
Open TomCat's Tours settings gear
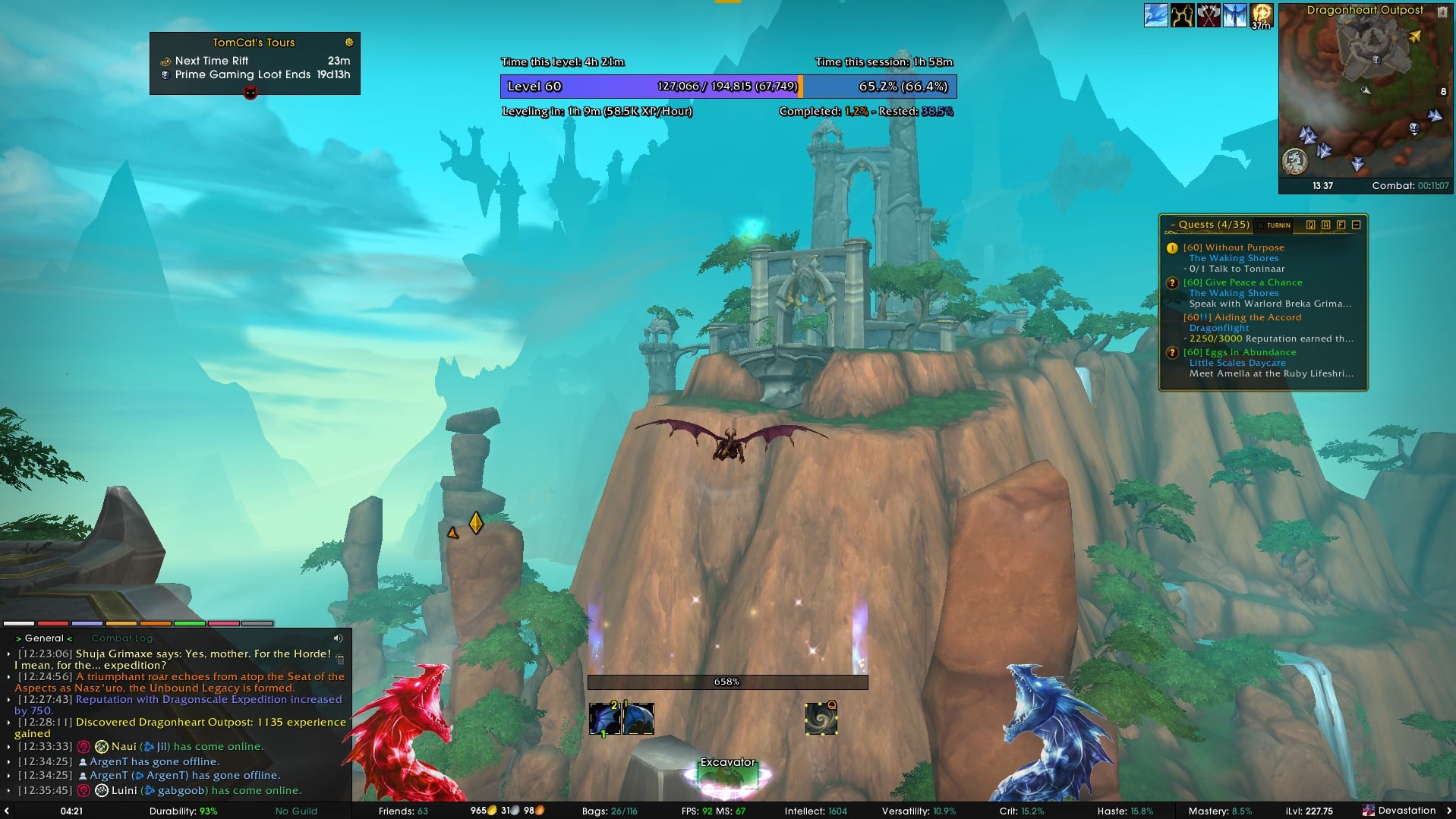(x=349, y=43)
